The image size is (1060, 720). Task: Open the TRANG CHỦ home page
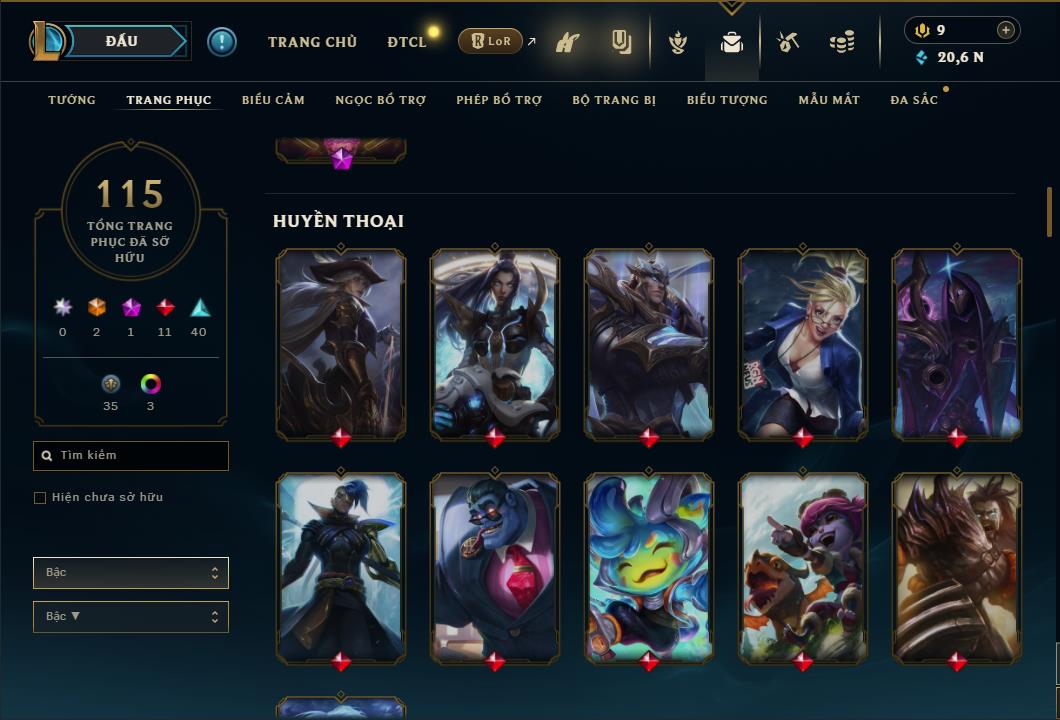pos(312,42)
